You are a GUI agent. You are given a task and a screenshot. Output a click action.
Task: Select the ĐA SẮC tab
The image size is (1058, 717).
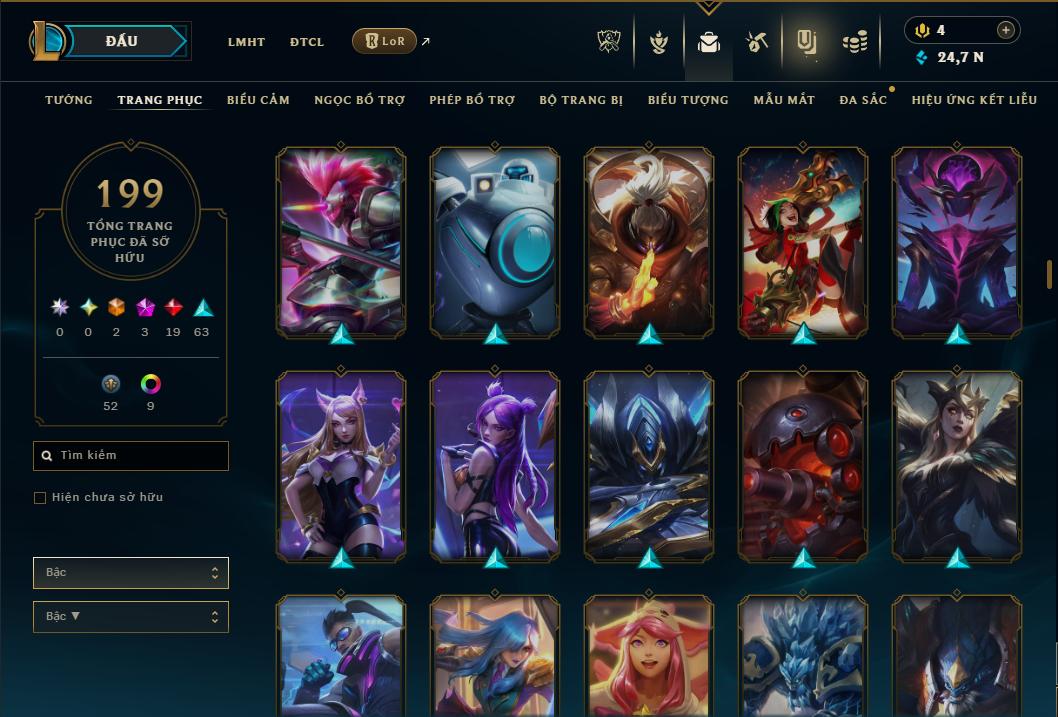pyautogui.click(x=863, y=100)
